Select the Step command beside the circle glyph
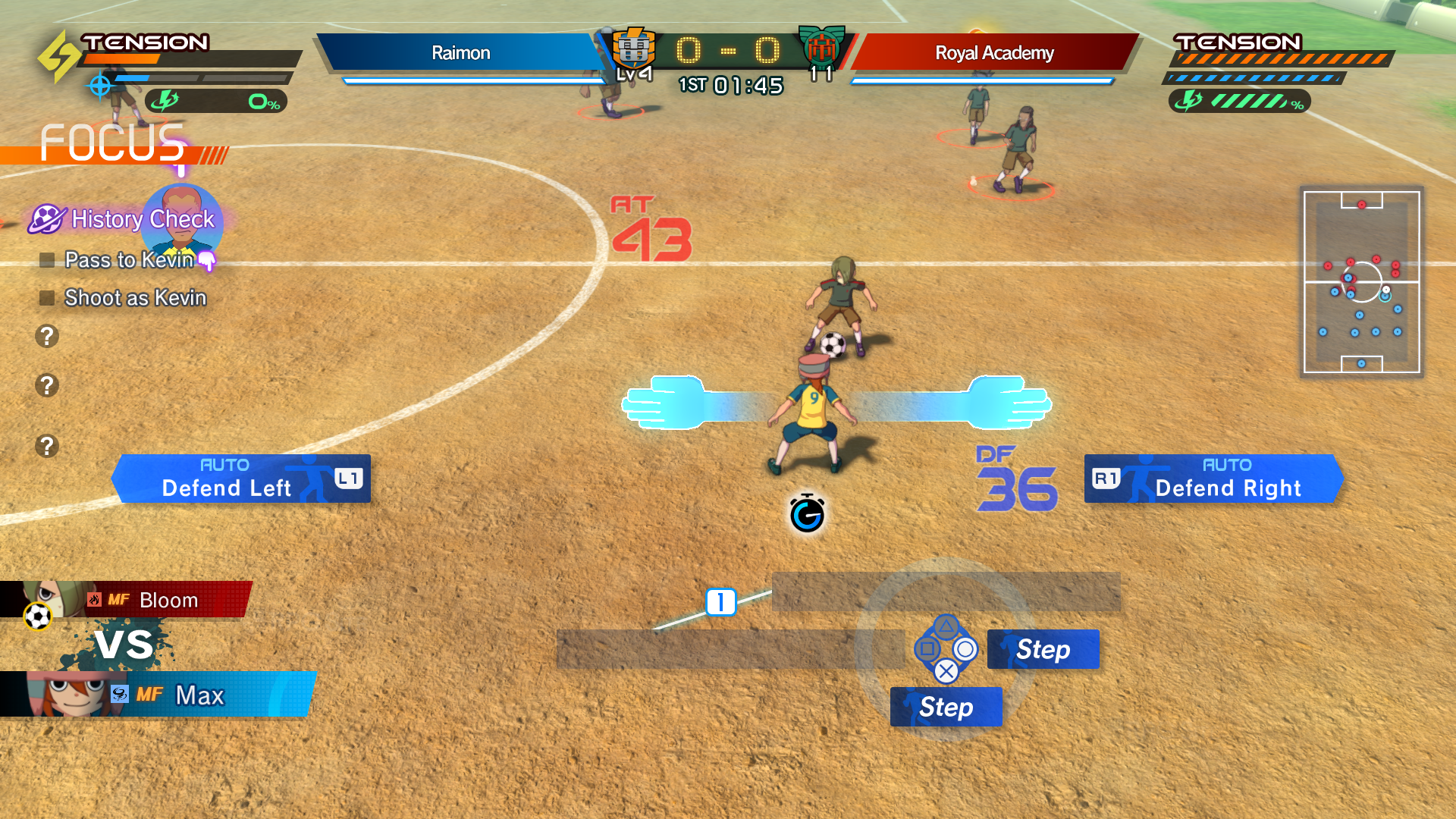The height and width of the screenshot is (819, 1456). (1043, 649)
